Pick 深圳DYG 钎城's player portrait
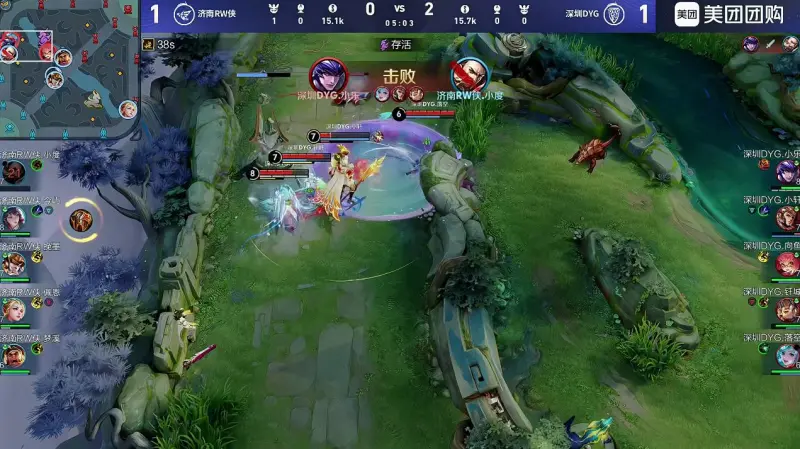800x449 pixels. tap(787, 310)
